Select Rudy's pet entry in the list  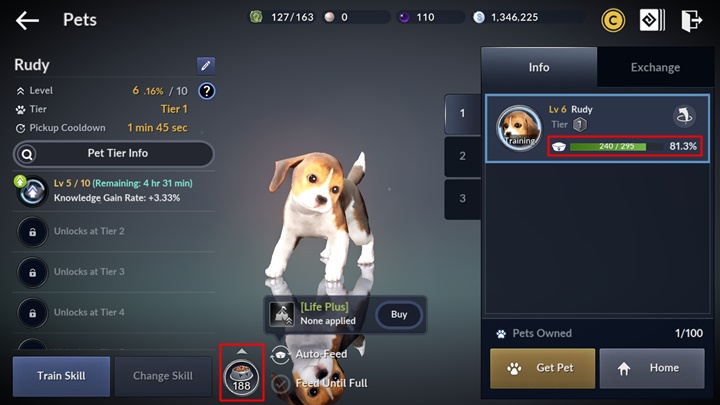click(597, 128)
